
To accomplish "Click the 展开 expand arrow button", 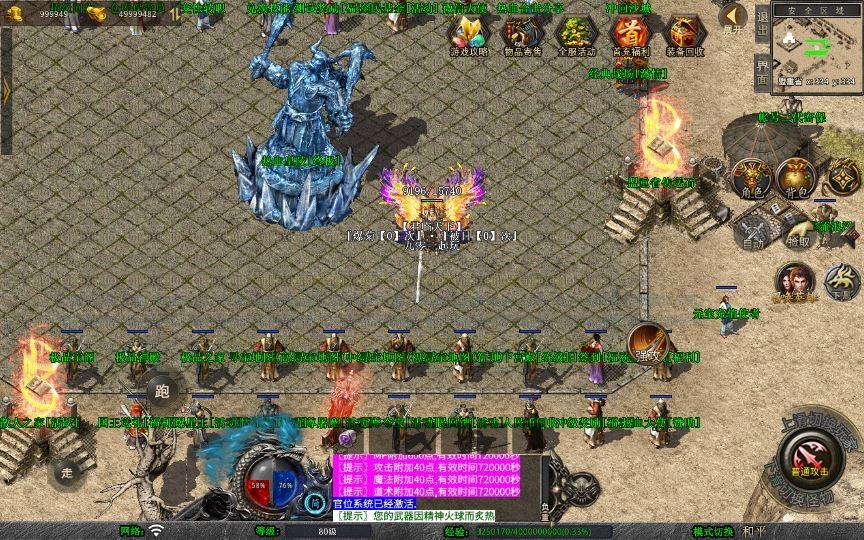I will (x=734, y=17).
